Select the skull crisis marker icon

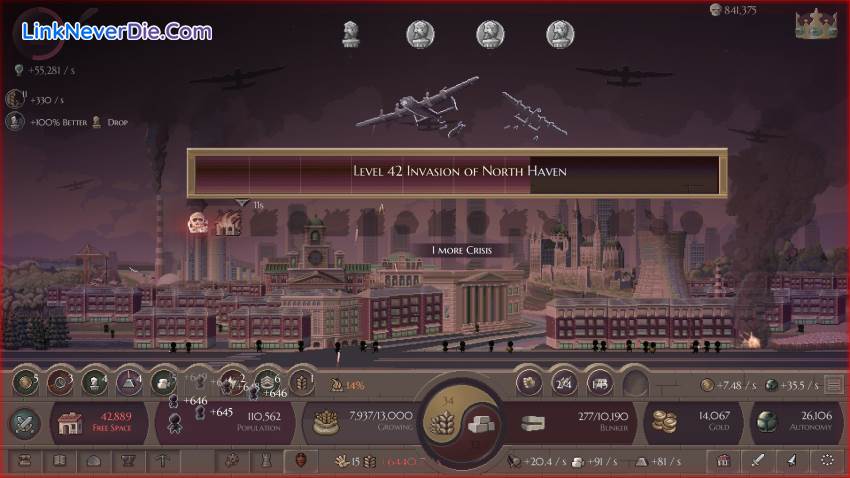(197, 223)
